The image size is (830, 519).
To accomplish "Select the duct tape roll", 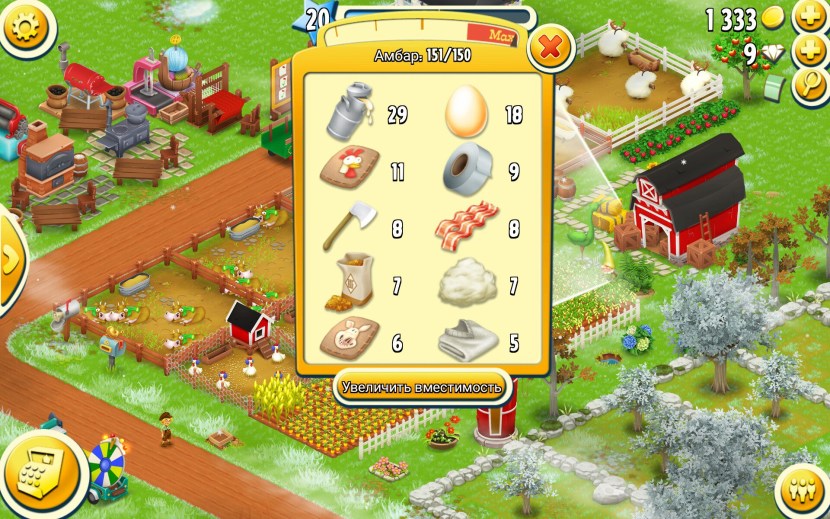I will pos(466,170).
